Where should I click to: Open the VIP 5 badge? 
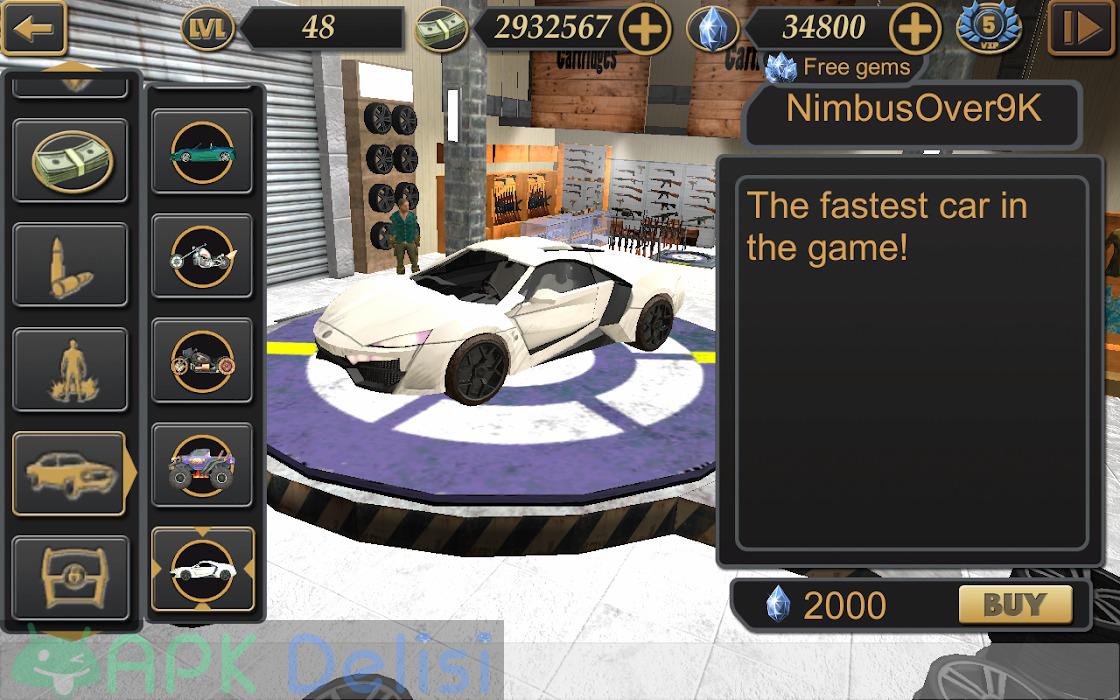988,29
